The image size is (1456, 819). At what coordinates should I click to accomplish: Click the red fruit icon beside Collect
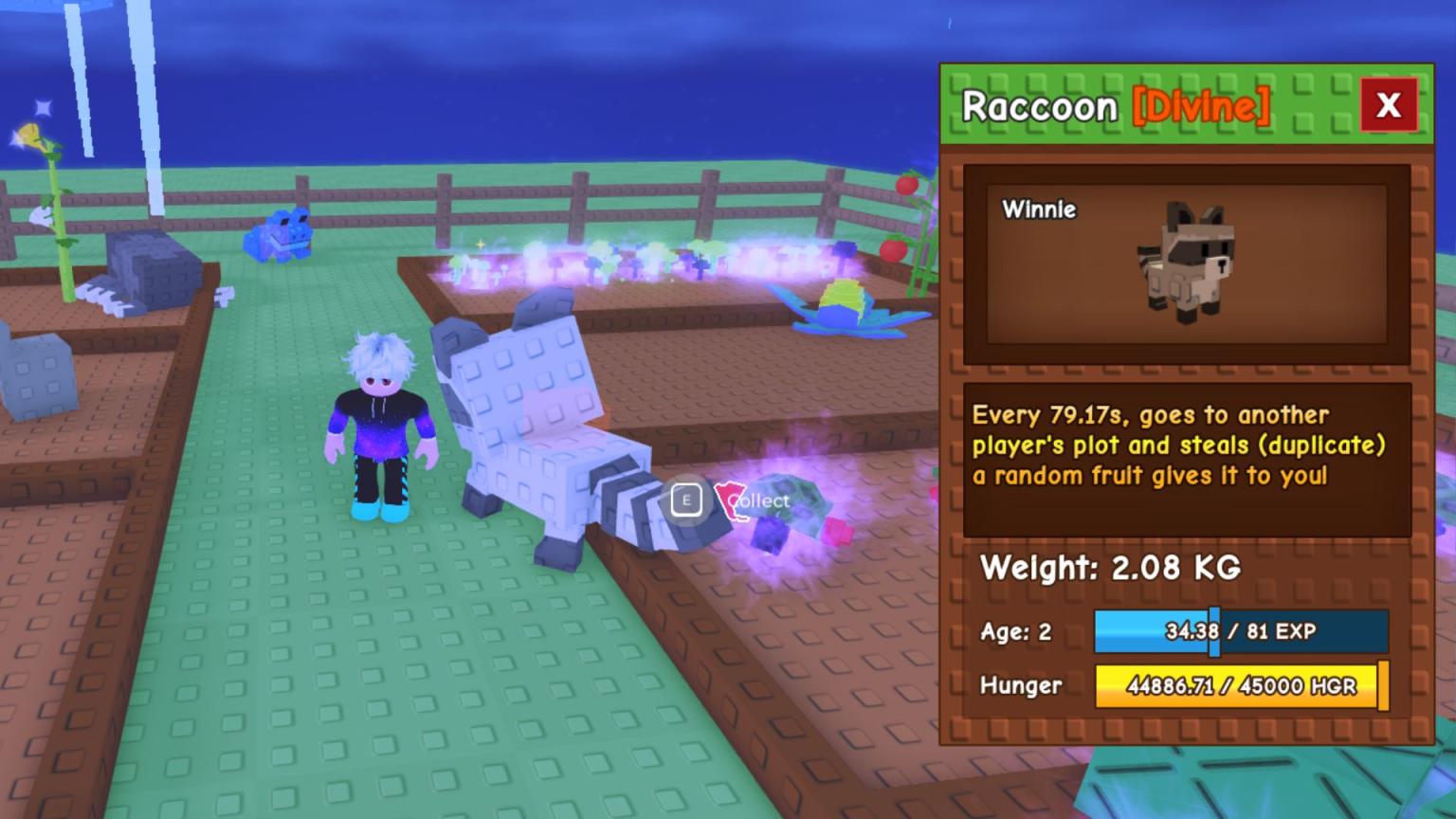(730, 500)
